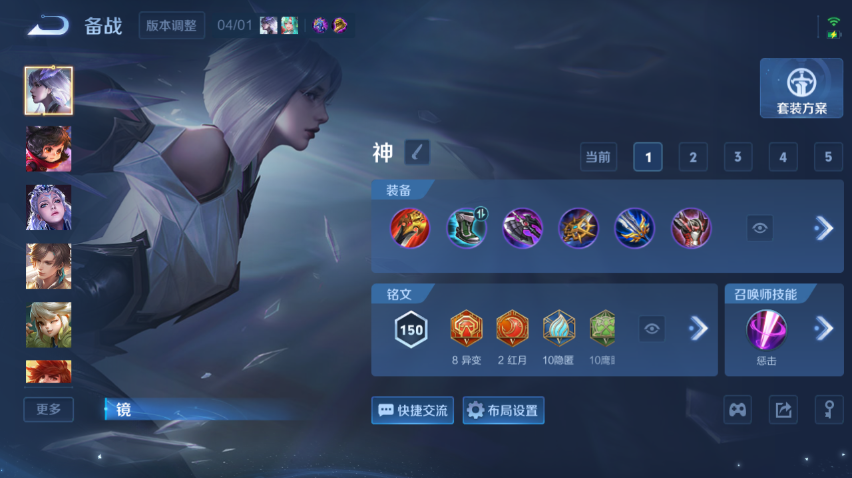Select the 惩击 summoner skill icon
This screenshot has height=478, width=852.
(x=767, y=329)
